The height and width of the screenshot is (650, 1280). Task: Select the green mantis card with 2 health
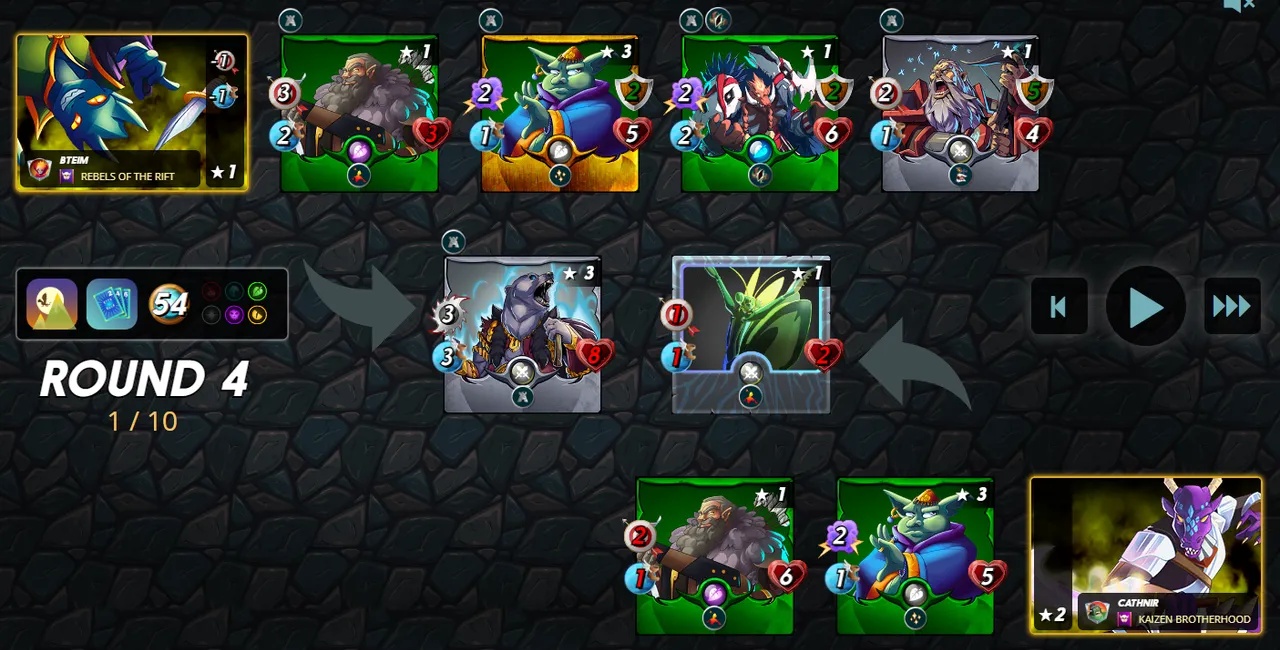point(751,334)
